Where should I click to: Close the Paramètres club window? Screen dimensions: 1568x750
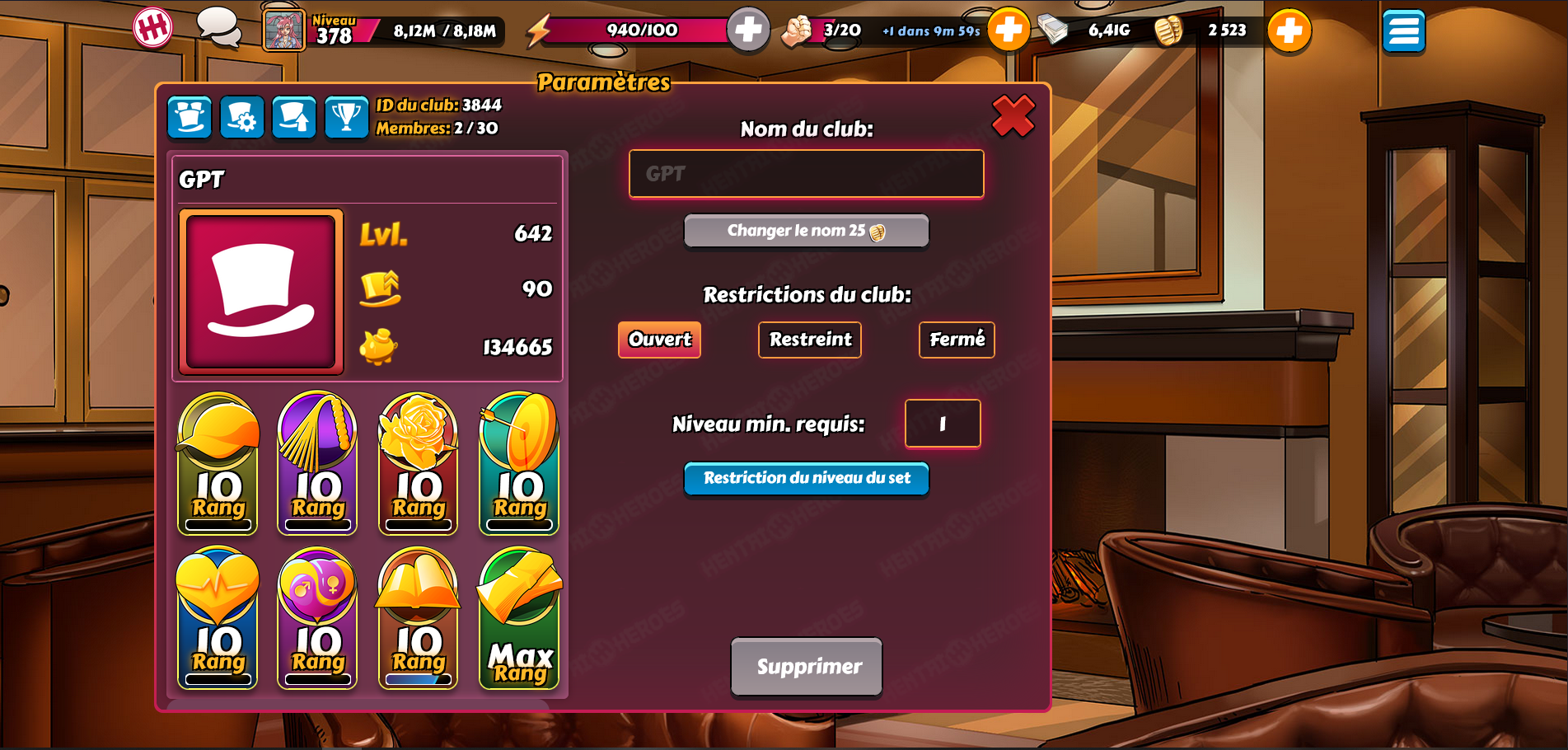point(1013,116)
